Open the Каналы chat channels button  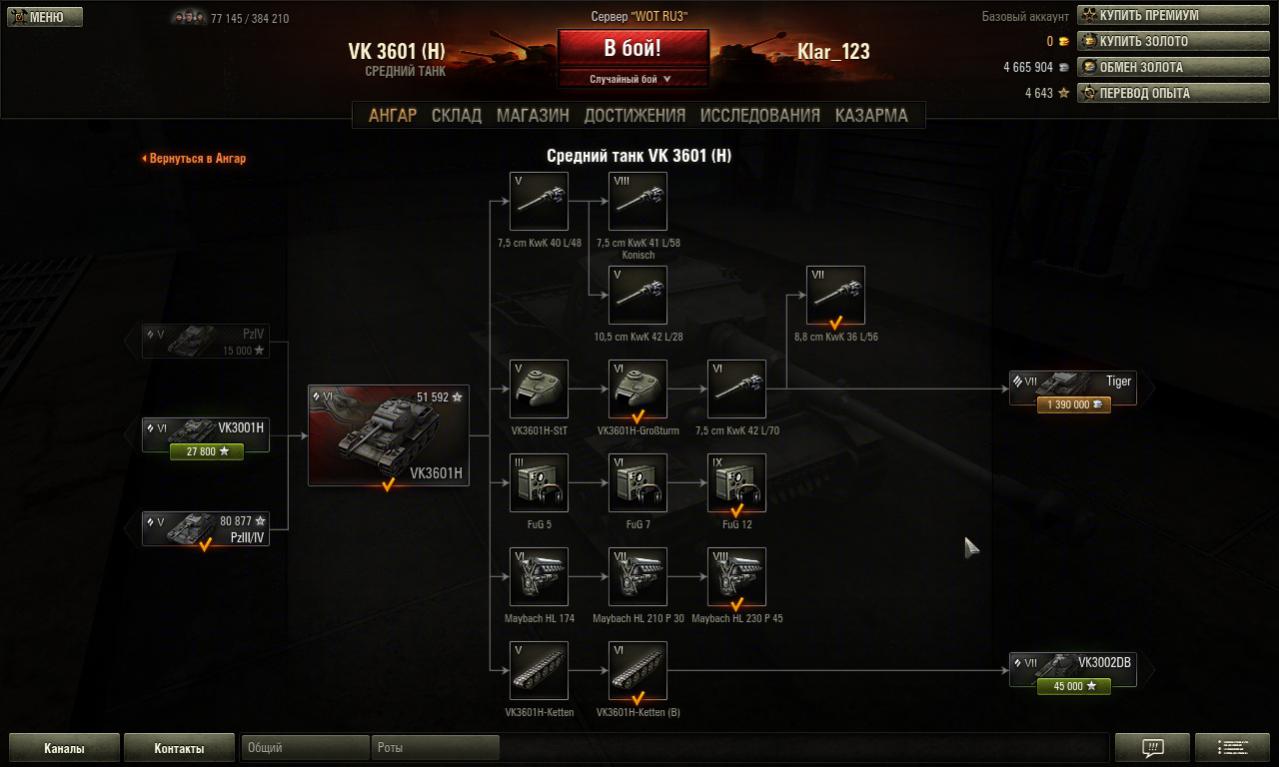(65, 748)
